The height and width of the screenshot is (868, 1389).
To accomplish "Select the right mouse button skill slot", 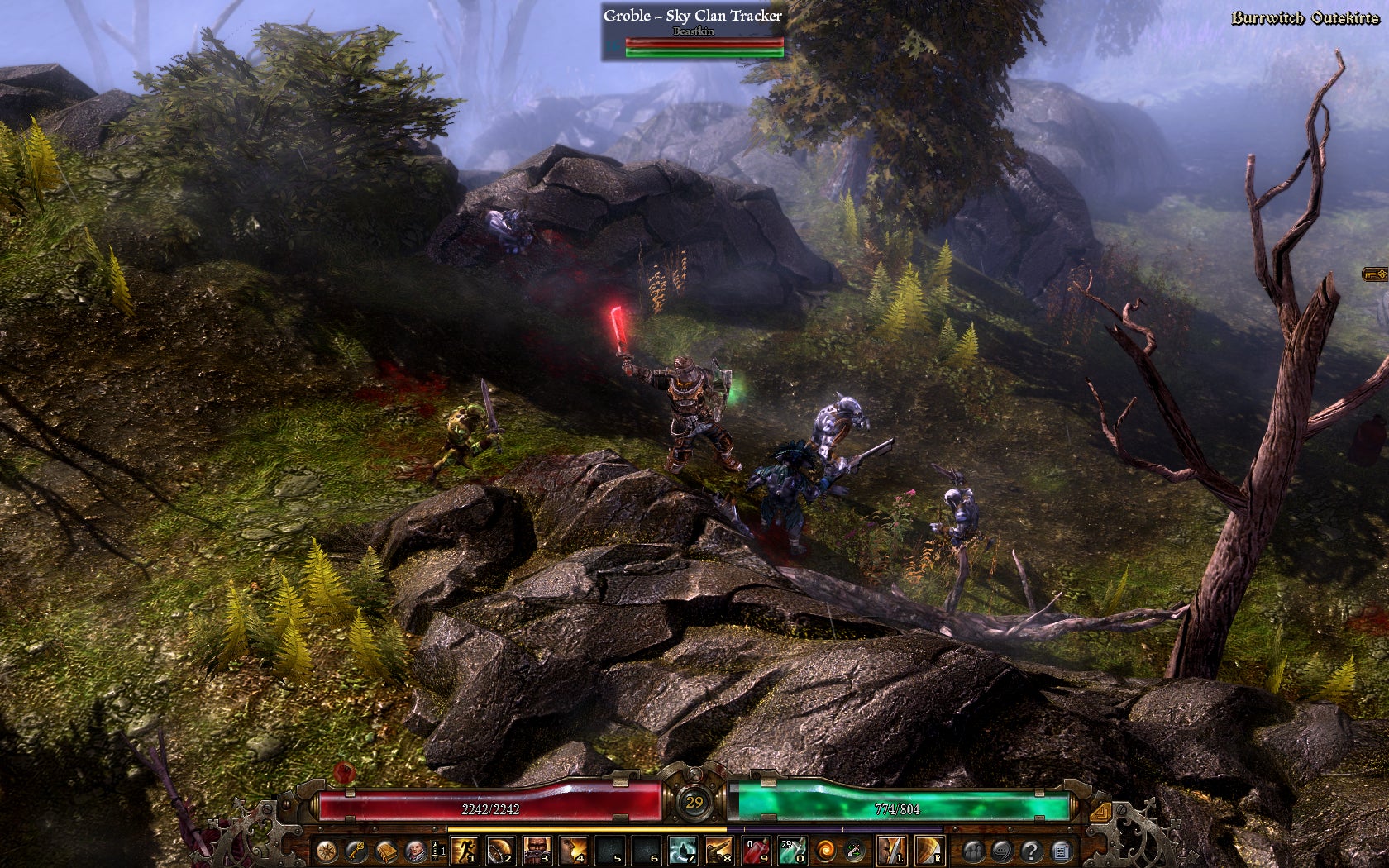I will tap(928, 851).
